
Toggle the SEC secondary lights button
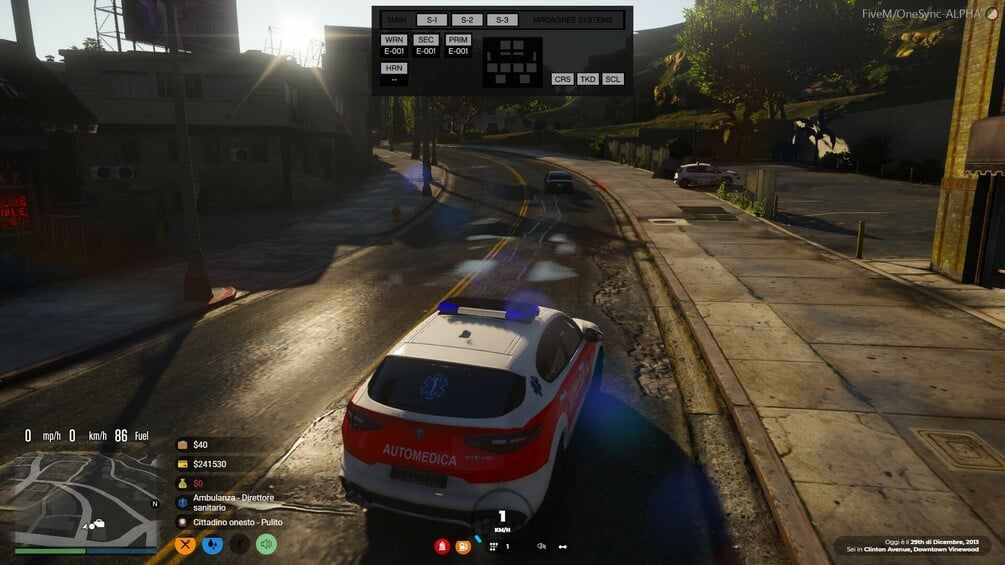tap(426, 40)
